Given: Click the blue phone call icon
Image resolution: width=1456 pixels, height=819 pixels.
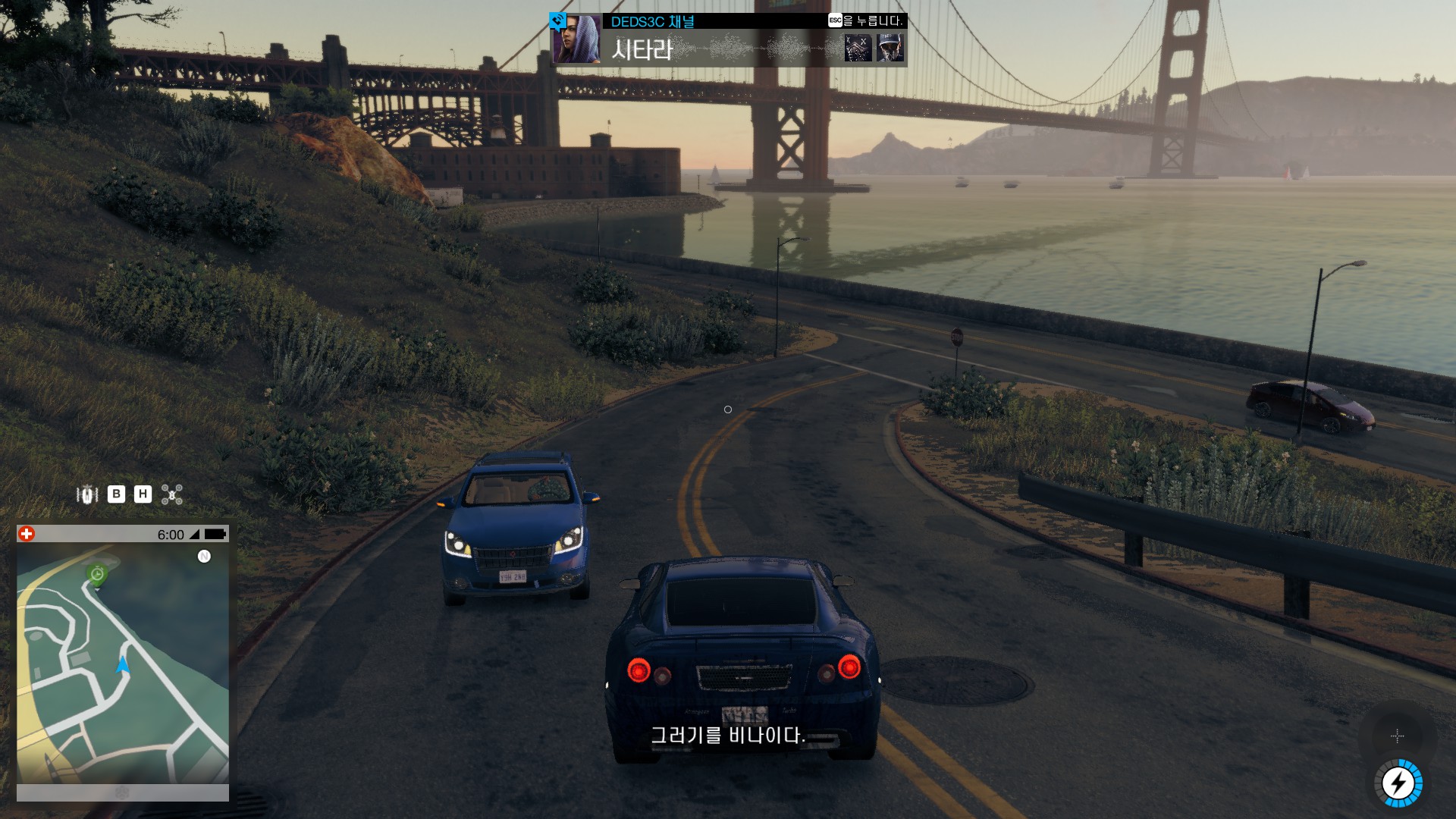Looking at the screenshot, I should [x=558, y=20].
